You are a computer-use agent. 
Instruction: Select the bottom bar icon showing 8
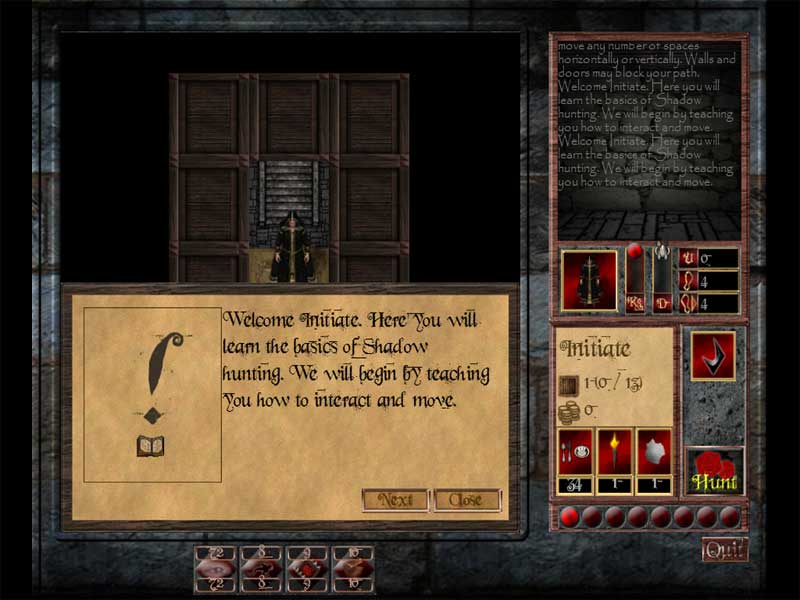click(261, 566)
